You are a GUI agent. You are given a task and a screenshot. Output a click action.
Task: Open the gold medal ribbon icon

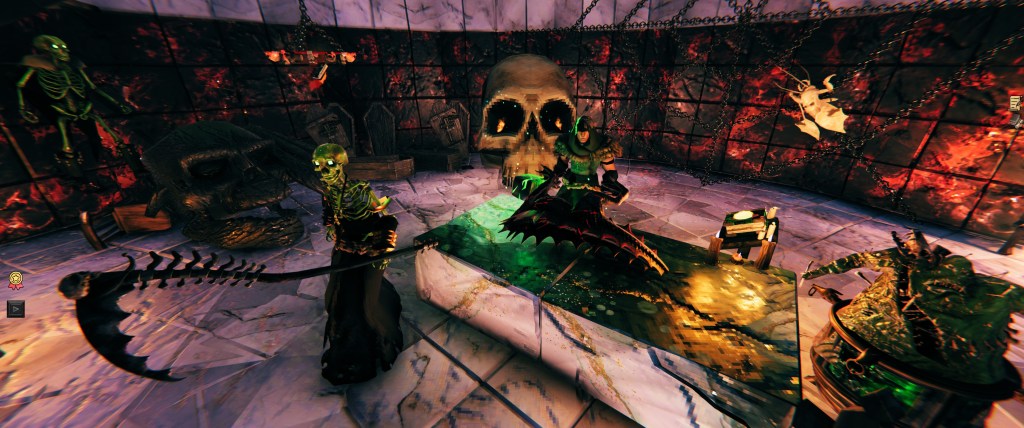pos(15,281)
